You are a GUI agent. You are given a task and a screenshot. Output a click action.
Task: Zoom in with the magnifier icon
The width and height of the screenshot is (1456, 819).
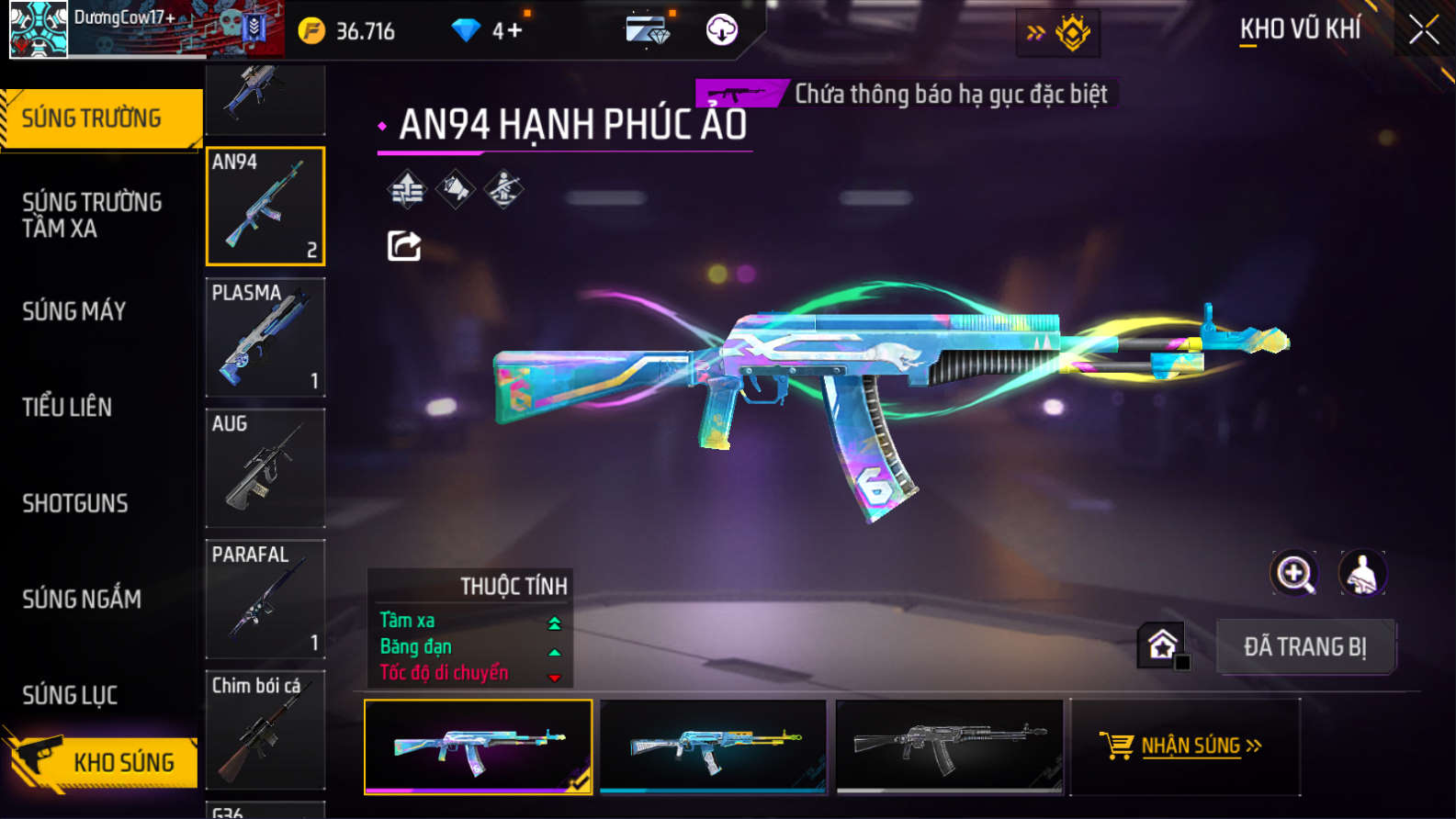pos(1293,573)
